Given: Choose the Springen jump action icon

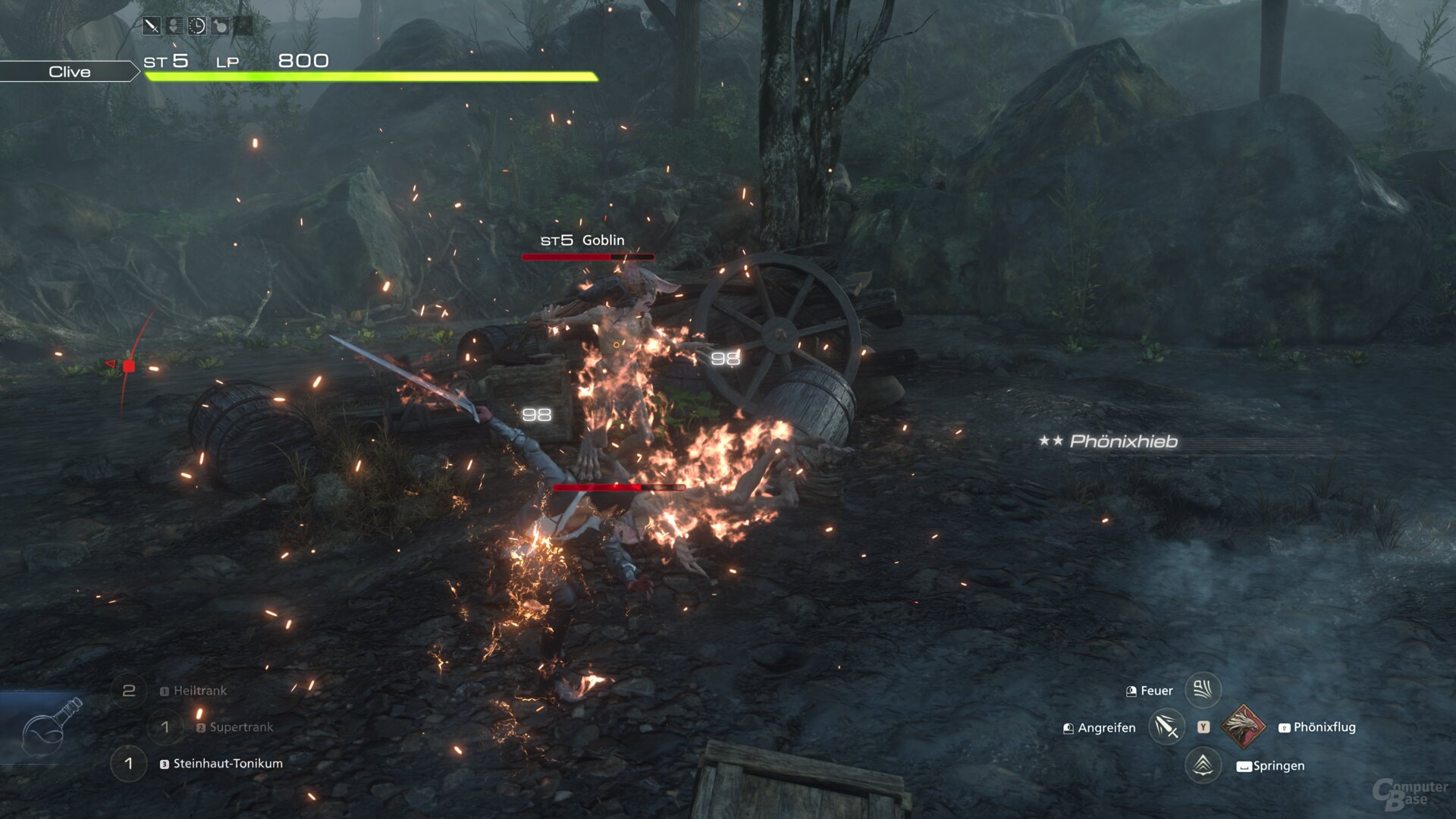Looking at the screenshot, I should [1203, 764].
